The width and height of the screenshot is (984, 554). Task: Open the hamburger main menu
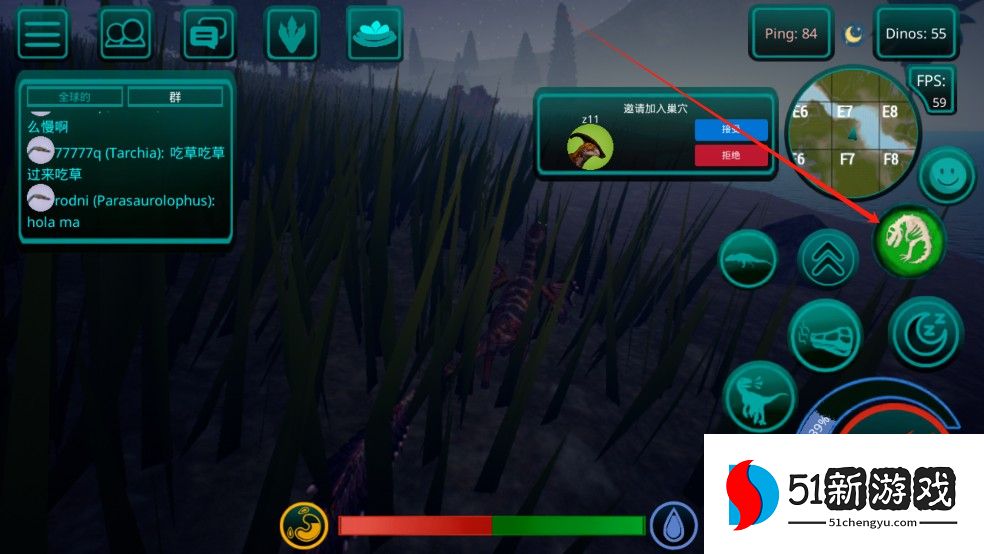pyautogui.click(x=42, y=34)
